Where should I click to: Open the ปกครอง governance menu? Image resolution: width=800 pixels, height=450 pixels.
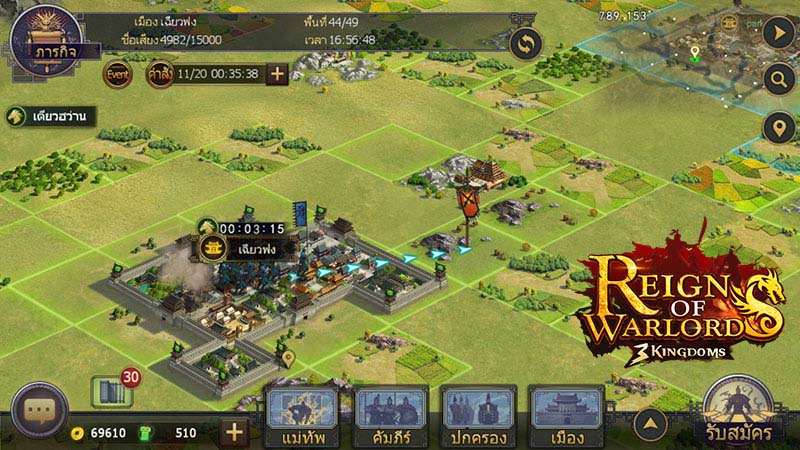pyautogui.click(x=478, y=416)
